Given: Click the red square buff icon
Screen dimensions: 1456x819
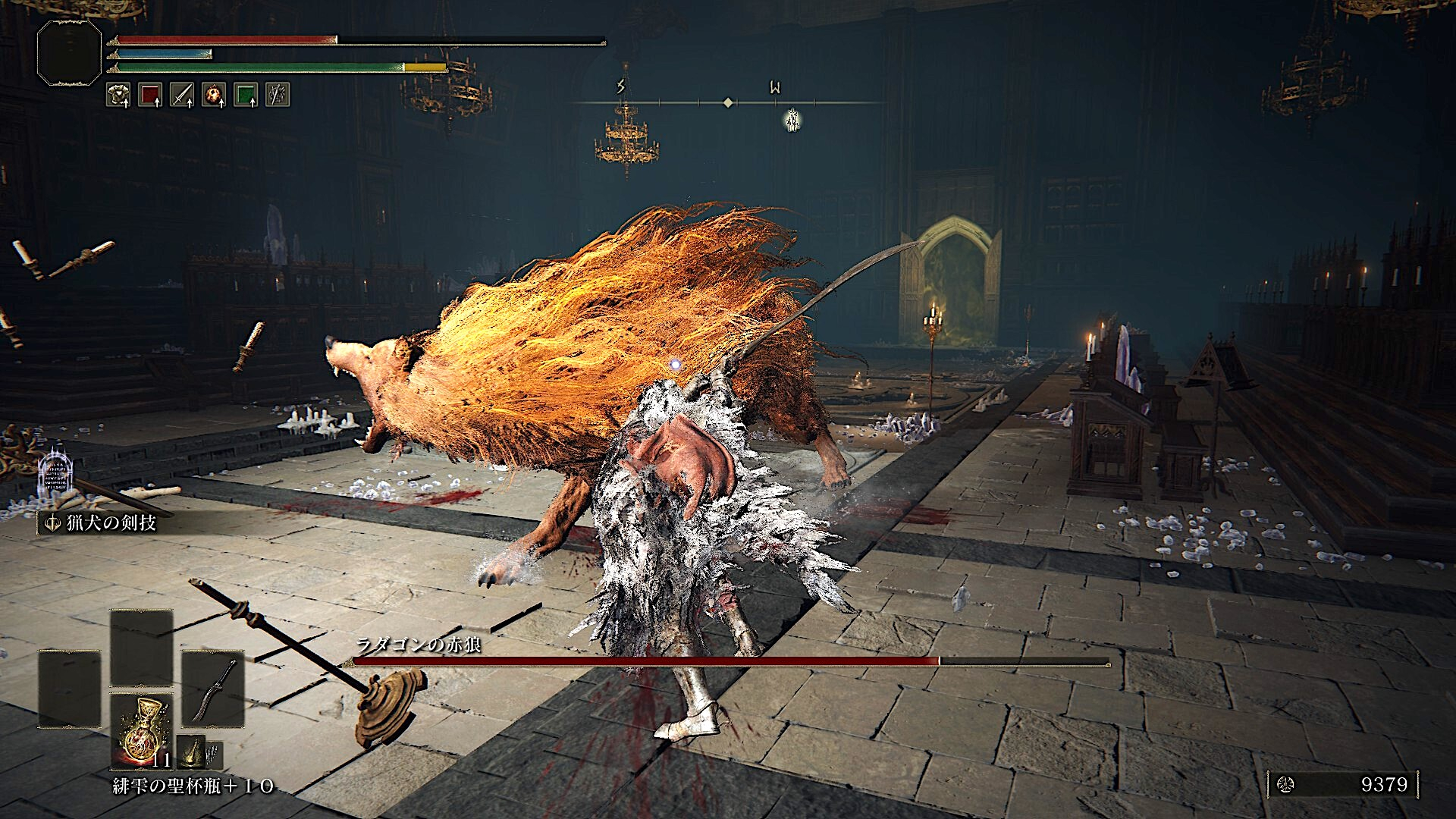Looking at the screenshot, I should (x=149, y=95).
